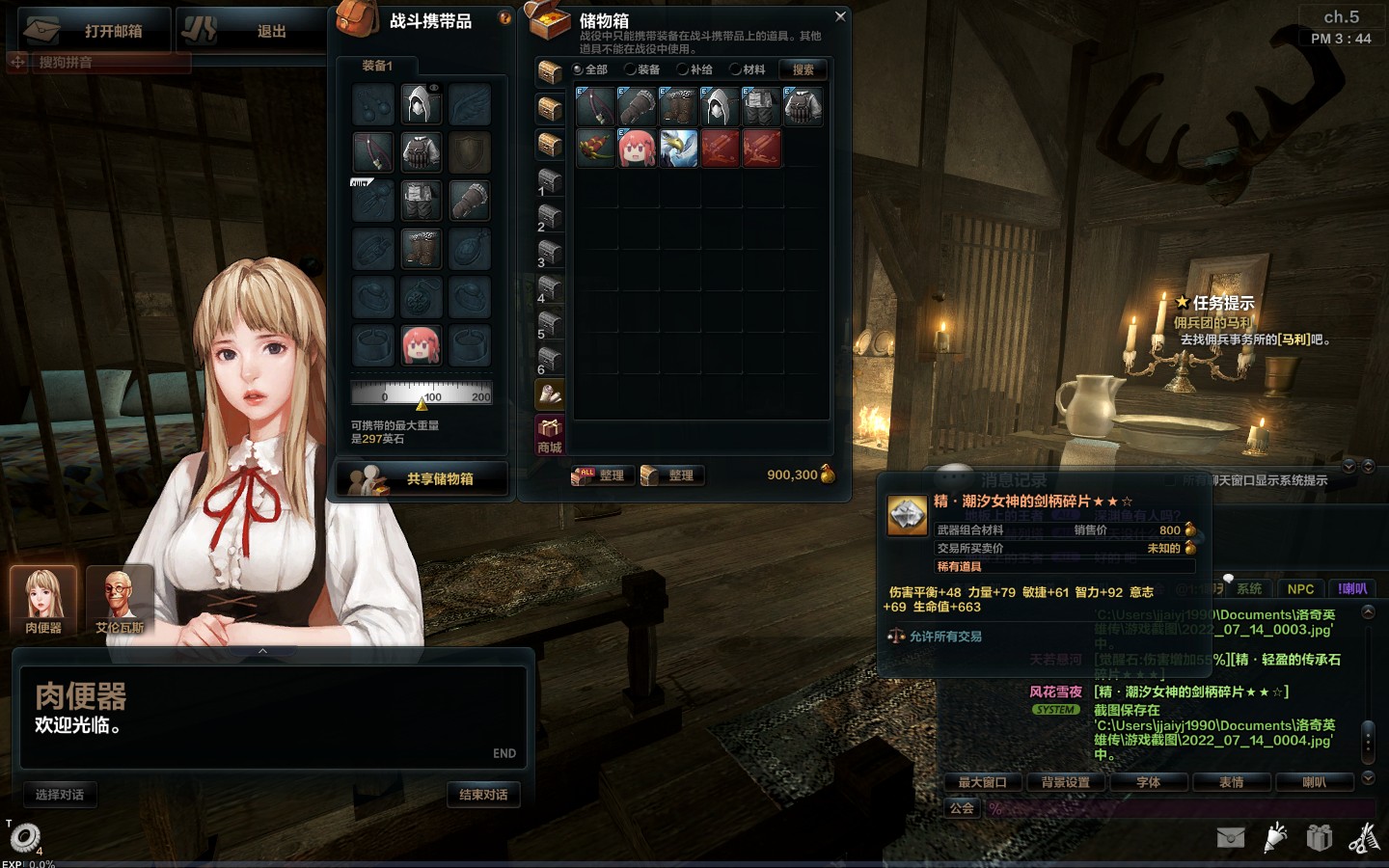1389x868 pixels.
Task: Choose the 艾伦瓦斯 NPC portrait
Action: 120,600
